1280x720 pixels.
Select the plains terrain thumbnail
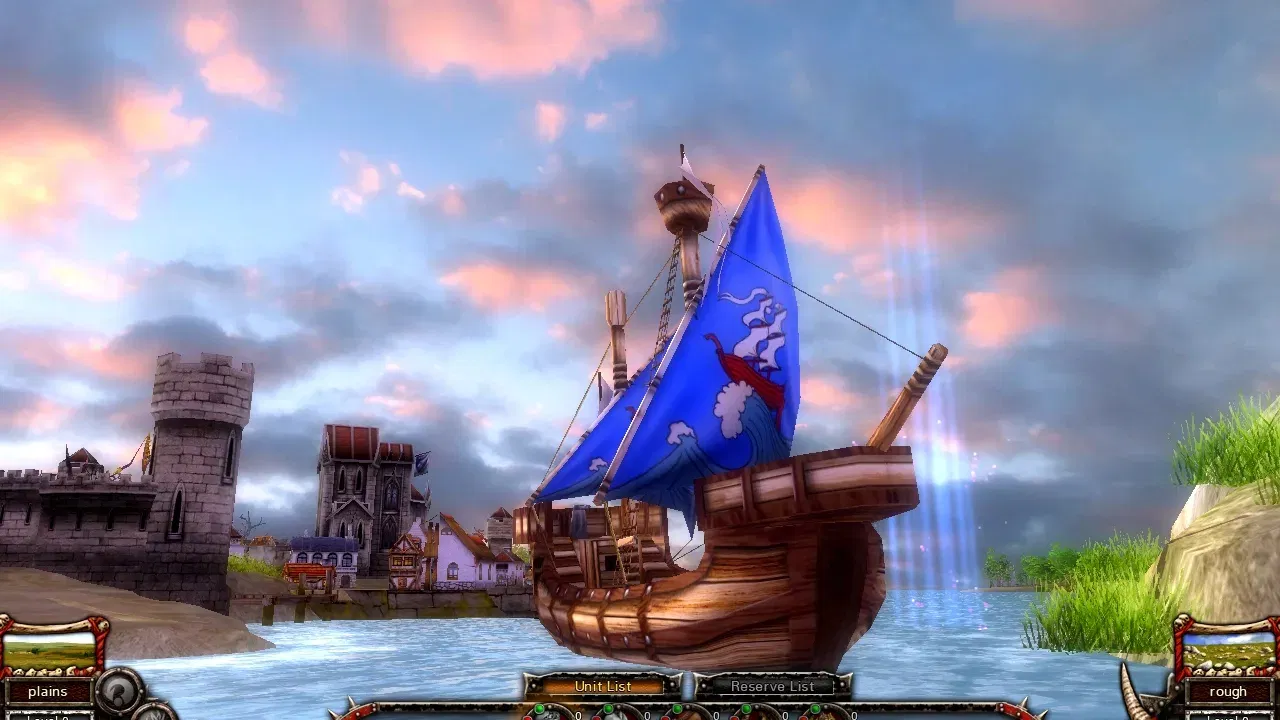point(50,650)
